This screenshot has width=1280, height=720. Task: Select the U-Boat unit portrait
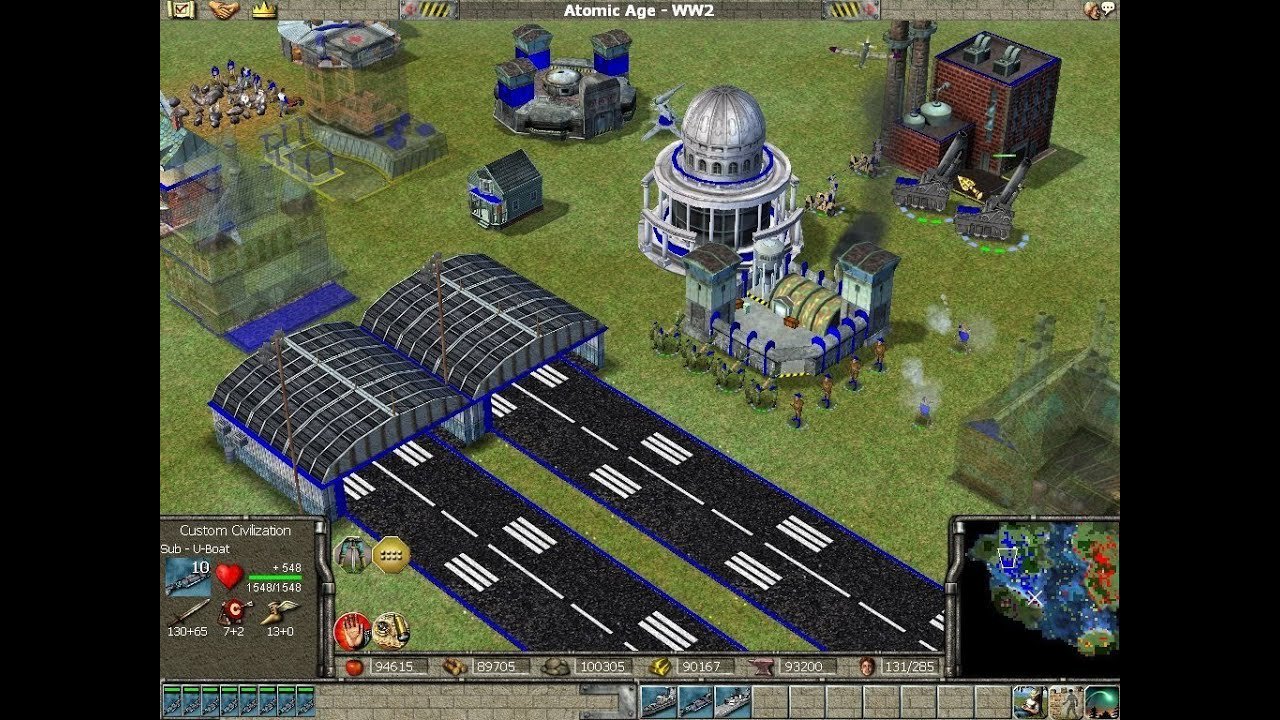point(188,577)
